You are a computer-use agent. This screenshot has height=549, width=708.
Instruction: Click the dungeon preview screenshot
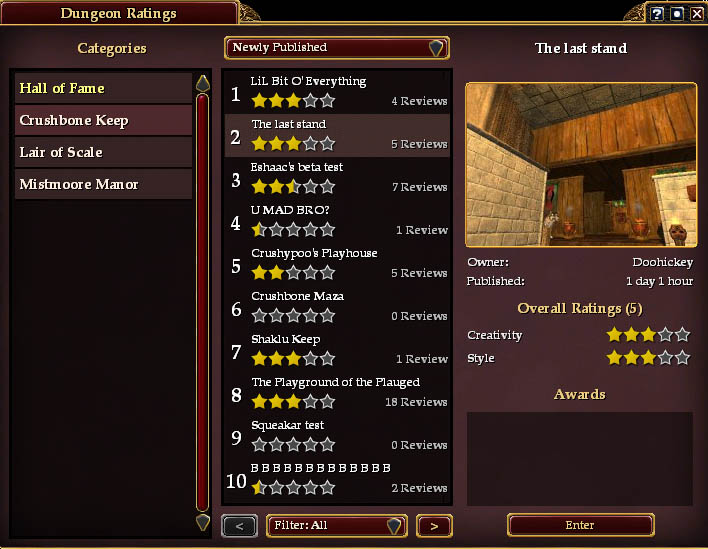pos(581,165)
